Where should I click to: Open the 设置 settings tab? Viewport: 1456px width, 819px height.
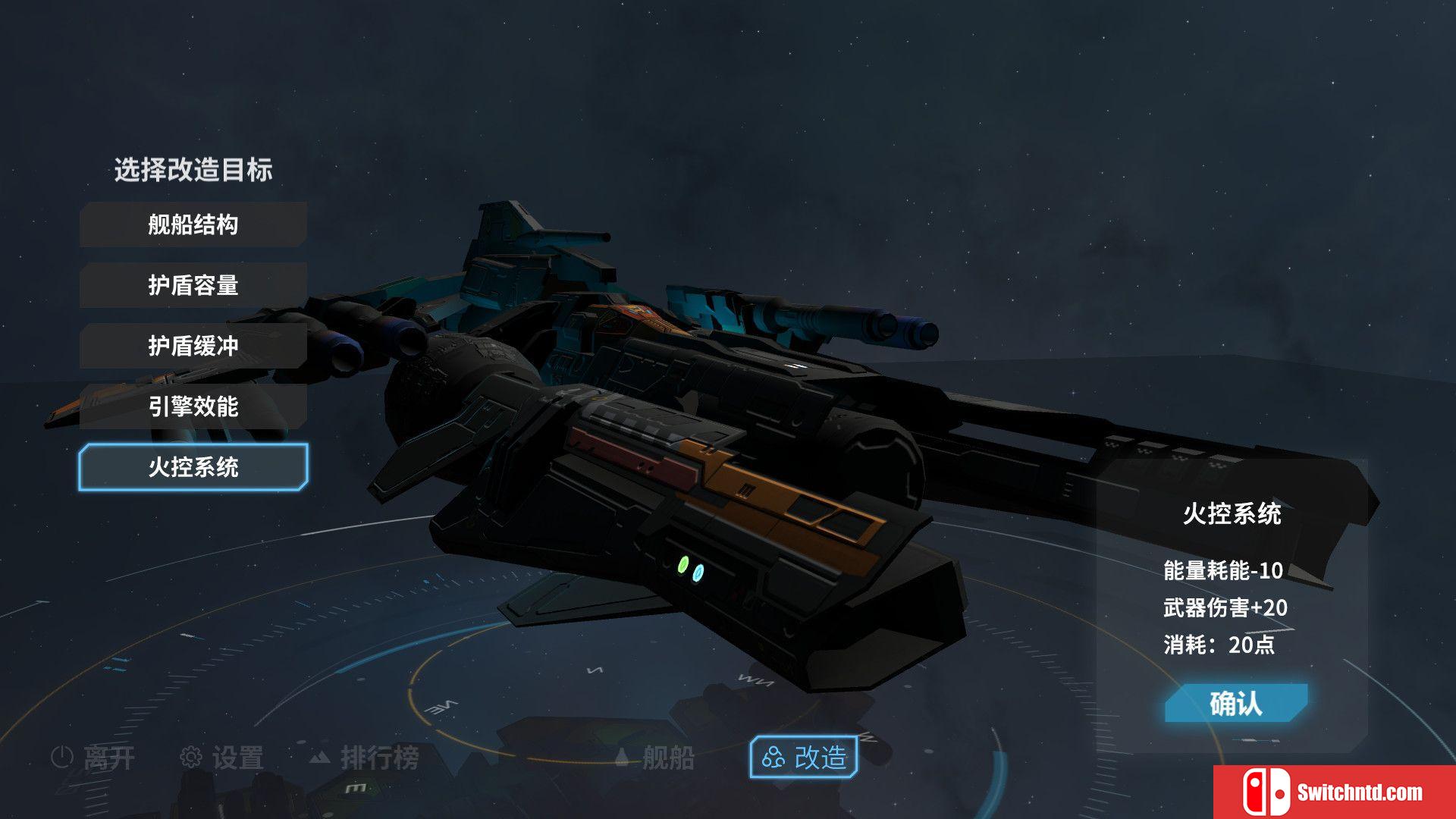tap(222, 757)
